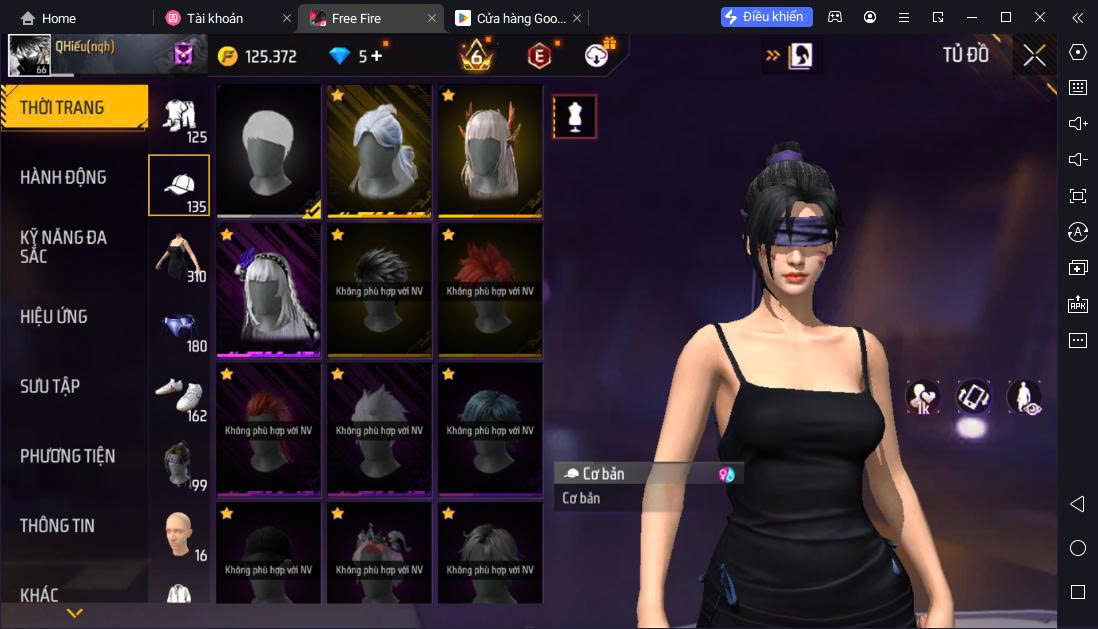Click the mannequin outfit preview icon
The width and height of the screenshot is (1098, 629).
click(x=575, y=117)
